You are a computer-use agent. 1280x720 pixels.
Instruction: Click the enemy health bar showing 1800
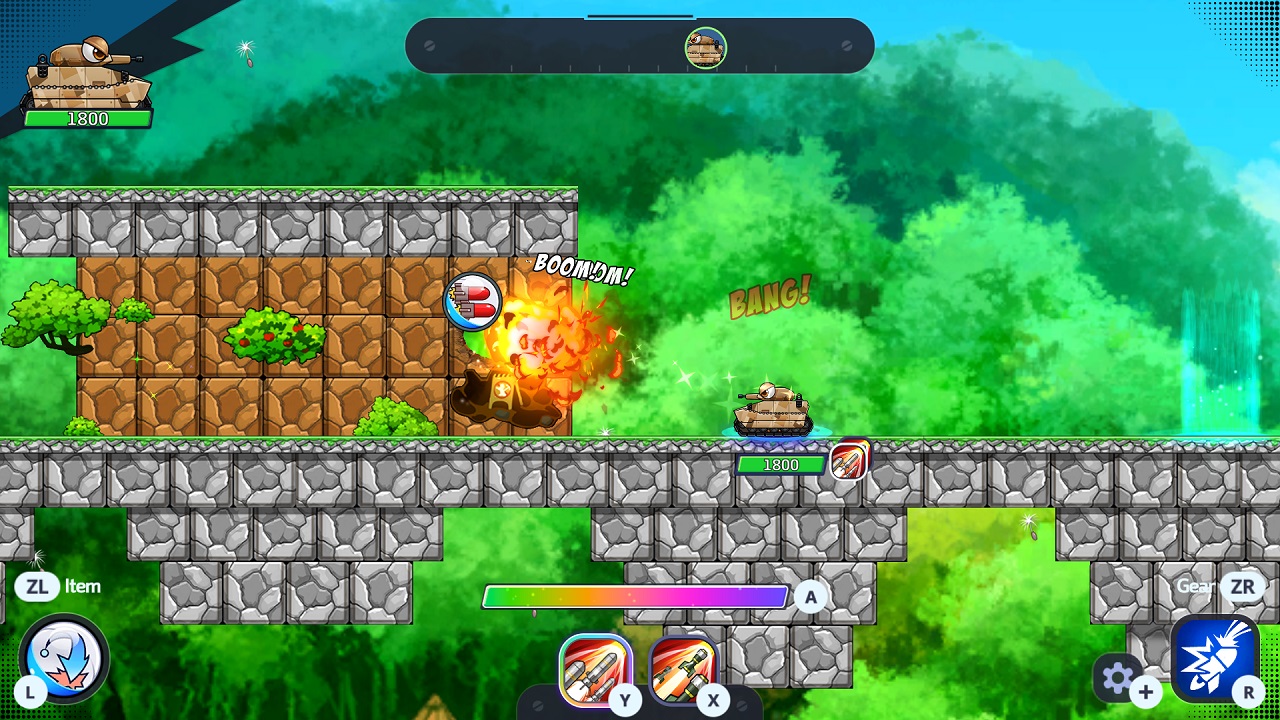(784, 464)
